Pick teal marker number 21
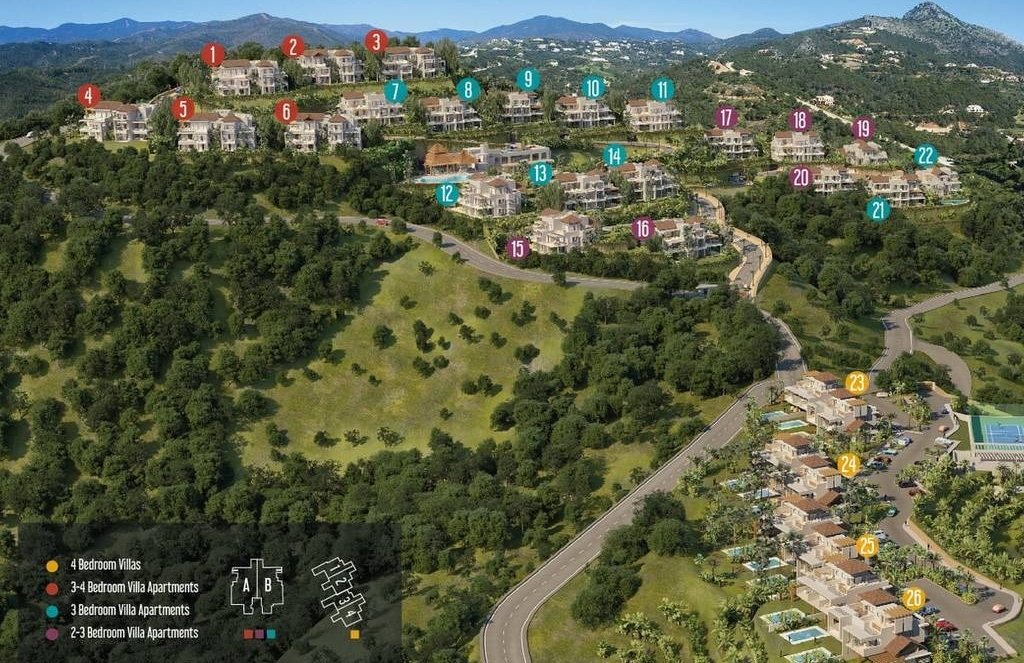This screenshot has width=1024, height=663. click(x=878, y=209)
